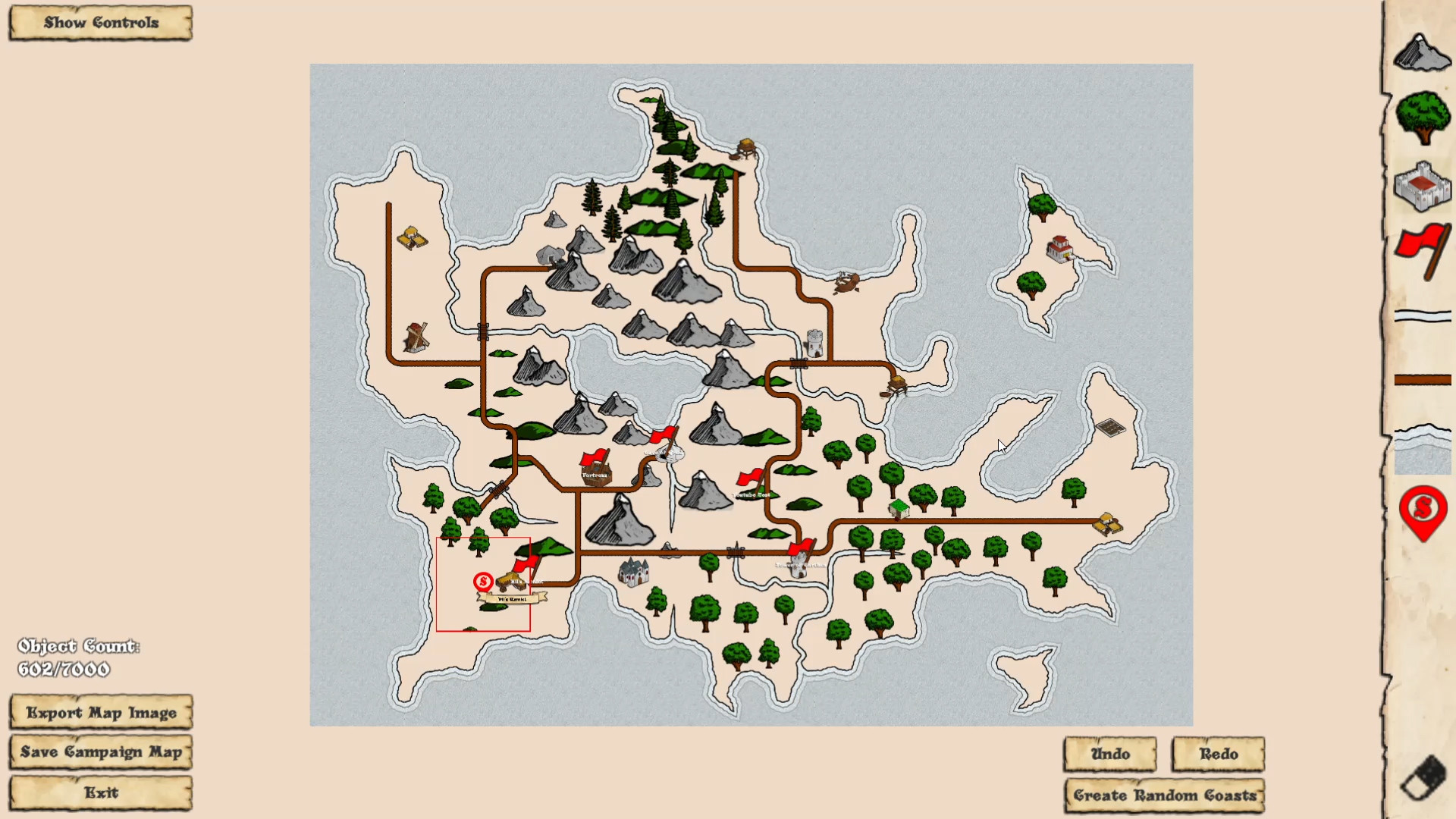Click the Redo button
Screen dimensions: 1456x819
click(1218, 755)
